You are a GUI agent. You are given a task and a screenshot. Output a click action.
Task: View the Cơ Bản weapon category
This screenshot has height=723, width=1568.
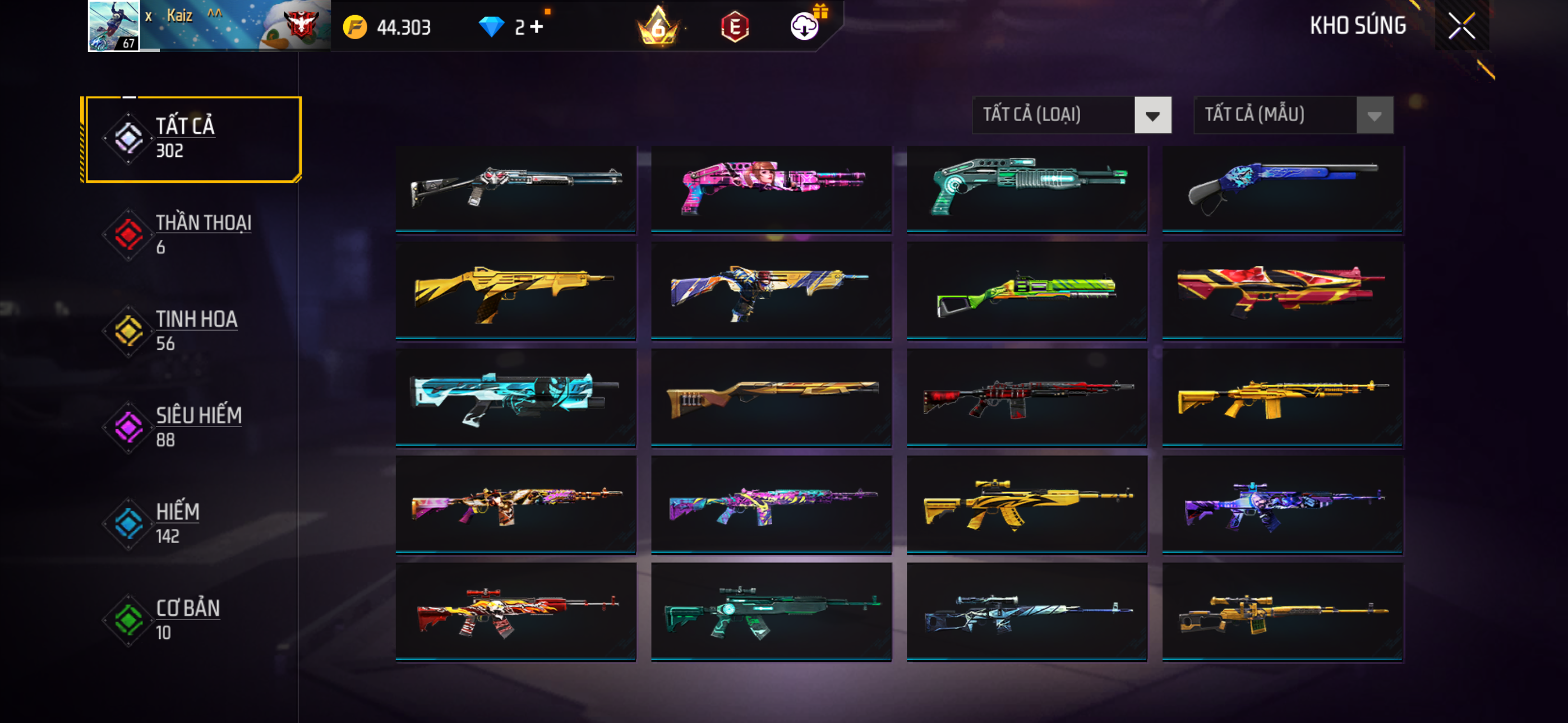[192, 619]
